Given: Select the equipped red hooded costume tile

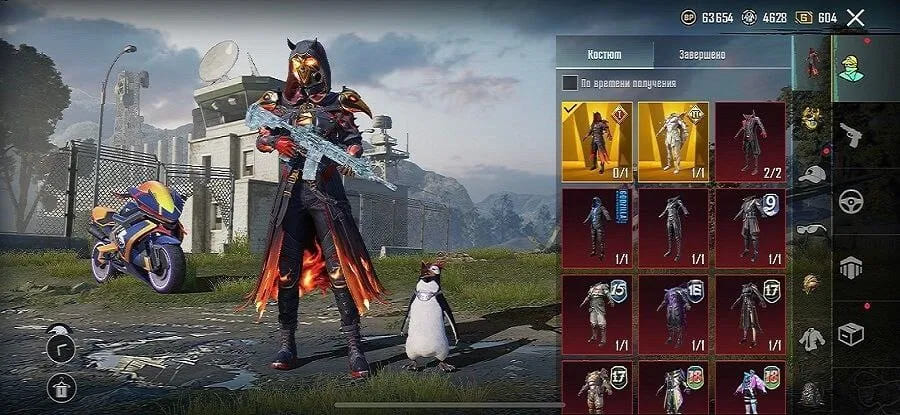Looking at the screenshot, I should point(597,141).
